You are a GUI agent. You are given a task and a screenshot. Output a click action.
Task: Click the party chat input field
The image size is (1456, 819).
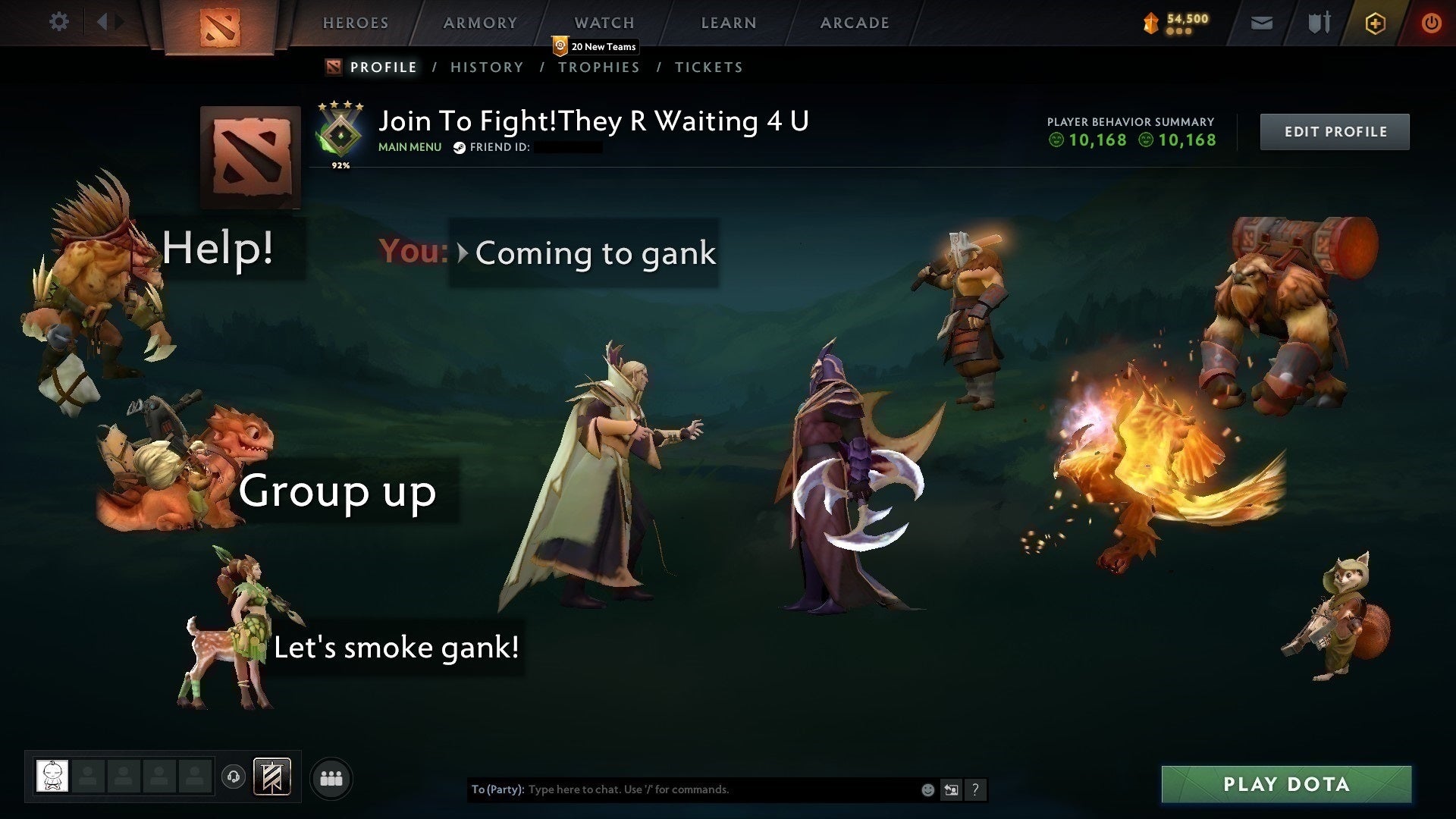tap(682, 789)
